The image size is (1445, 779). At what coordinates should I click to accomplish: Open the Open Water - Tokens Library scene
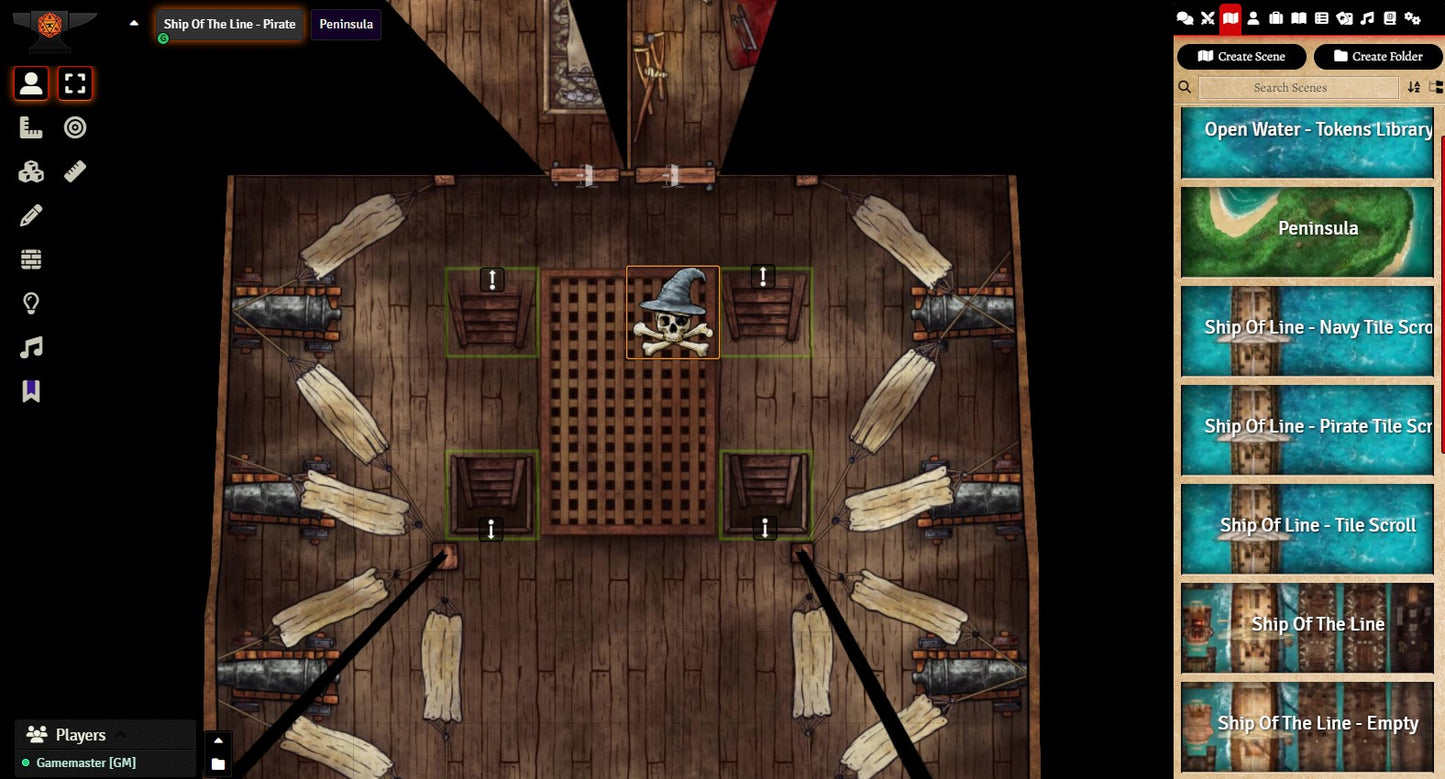[1307, 142]
